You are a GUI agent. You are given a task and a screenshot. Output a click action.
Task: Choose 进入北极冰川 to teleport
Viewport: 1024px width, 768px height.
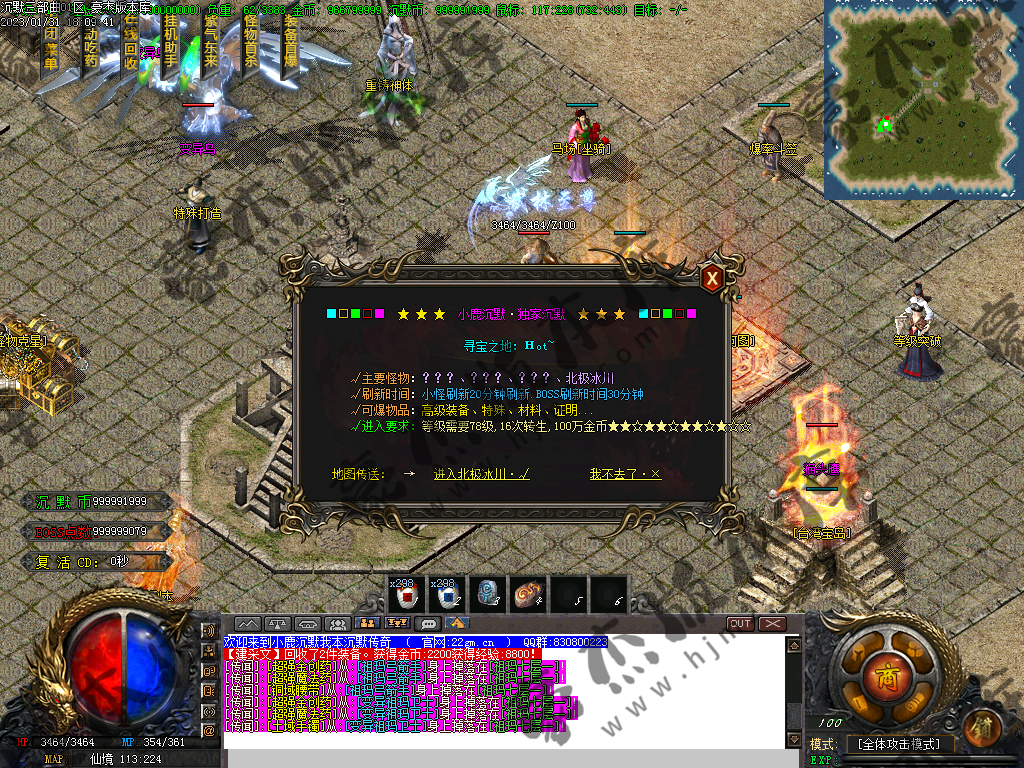(x=481, y=474)
